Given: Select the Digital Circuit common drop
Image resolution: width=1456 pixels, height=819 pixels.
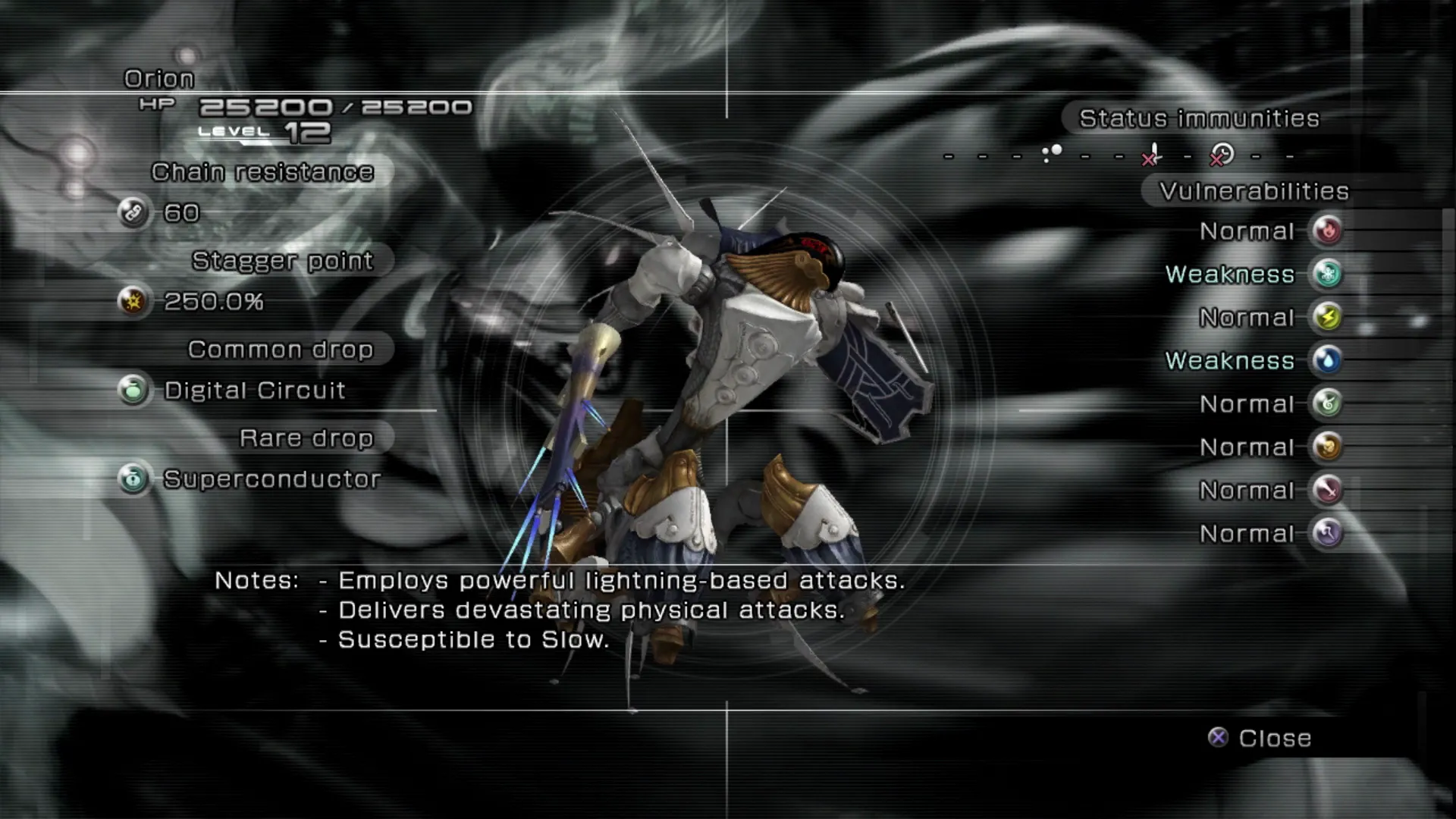Looking at the screenshot, I should (x=255, y=391).
